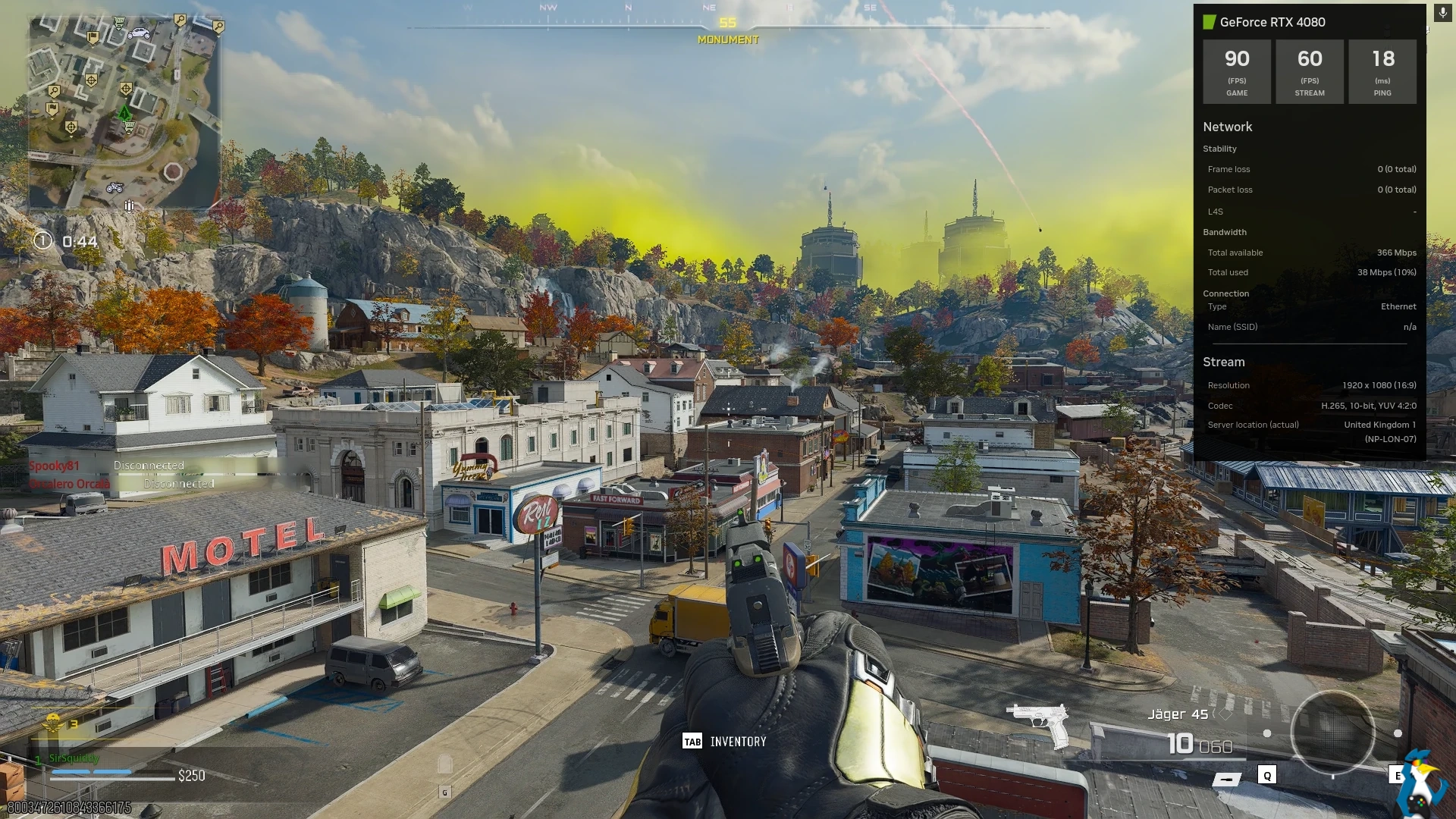Image resolution: width=1456 pixels, height=819 pixels.
Task: Click the Spooky81 disconnected player row
Action: coord(106,466)
